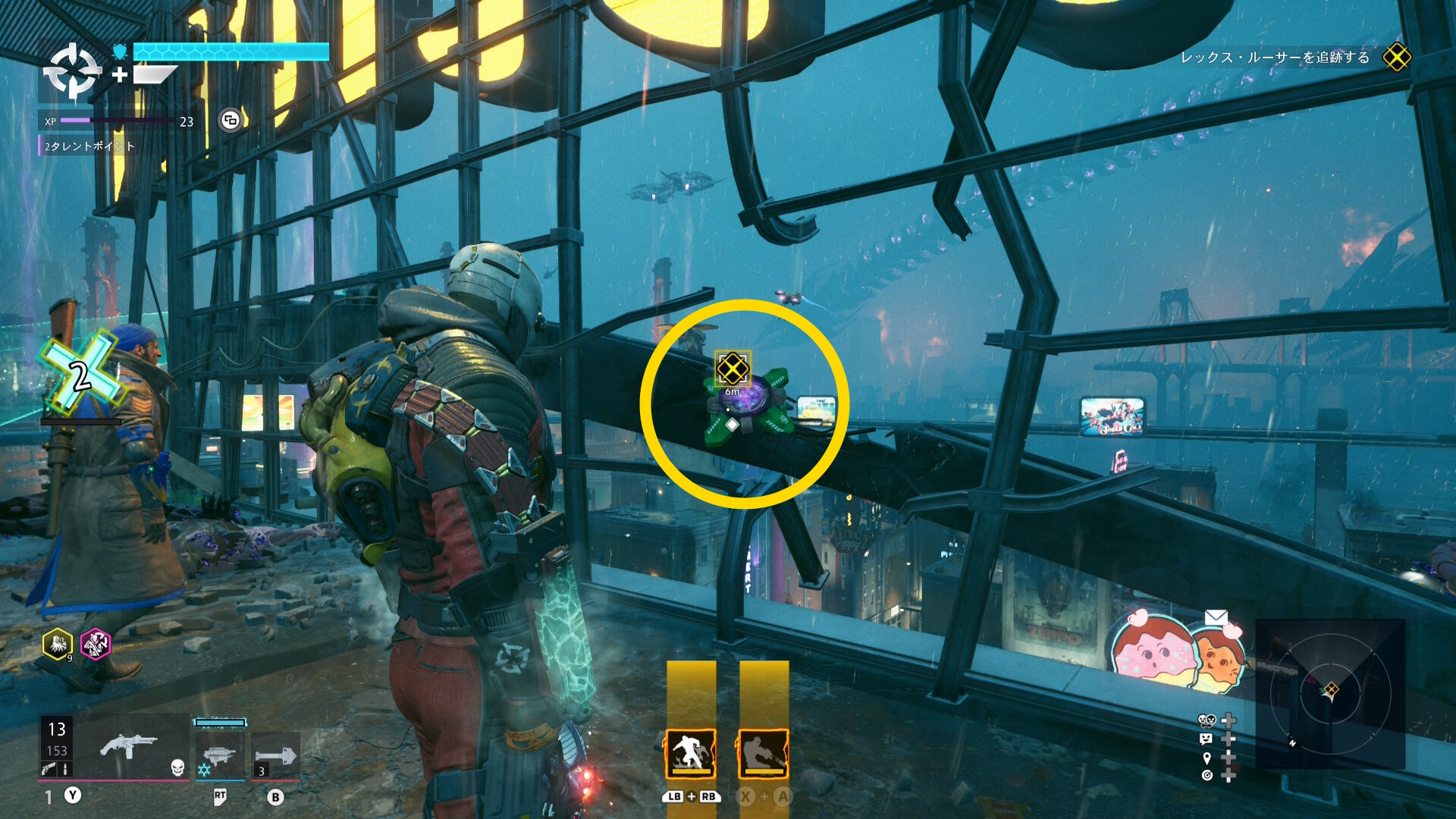Screen dimensions: 1456x819
Task: Click the pink hexagon squad affliction icon
Action: (x=96, y=645)
